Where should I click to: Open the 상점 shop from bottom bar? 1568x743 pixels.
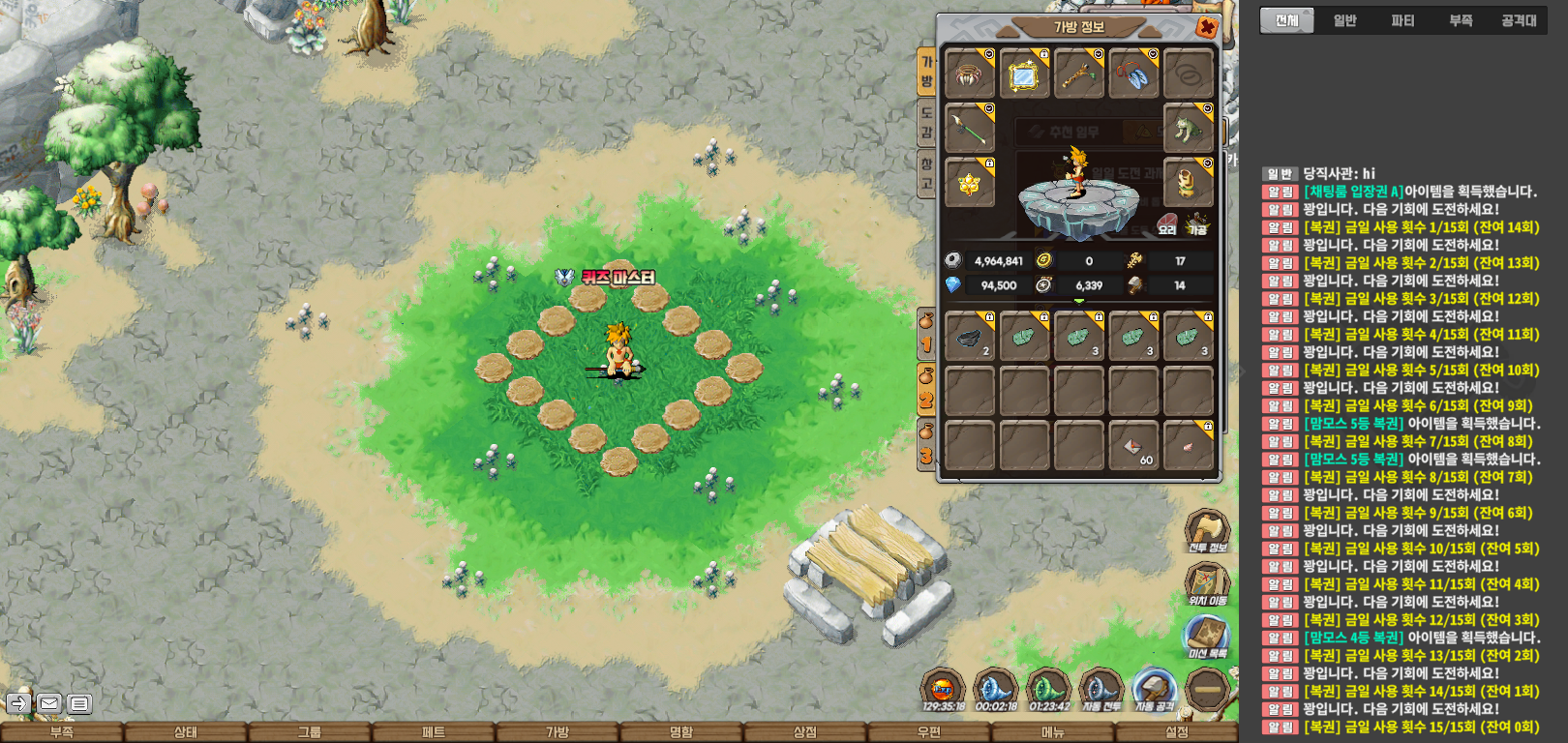(805, 732)
